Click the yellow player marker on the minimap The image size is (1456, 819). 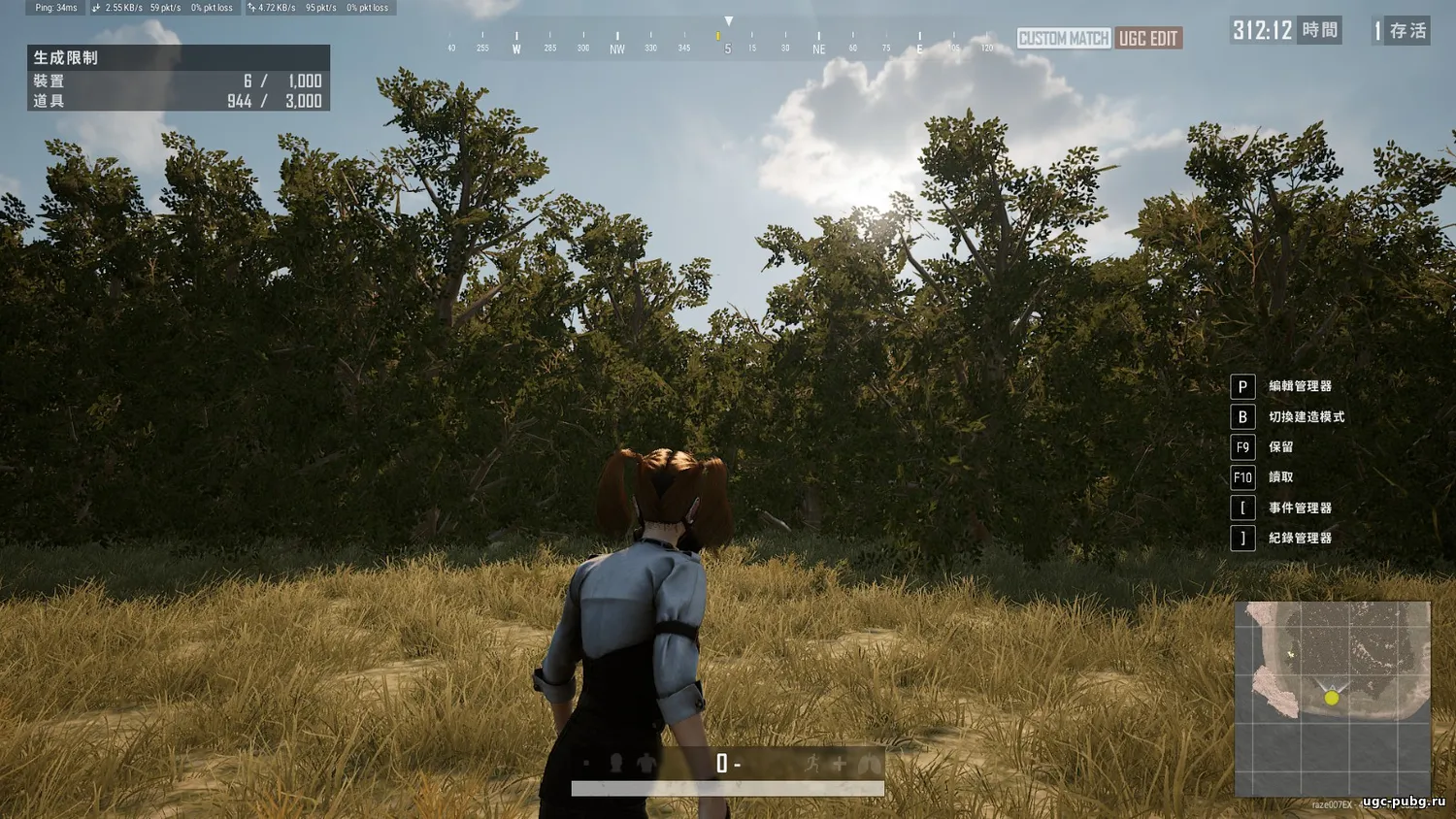pyautogui.click(x=1332, y=698)
